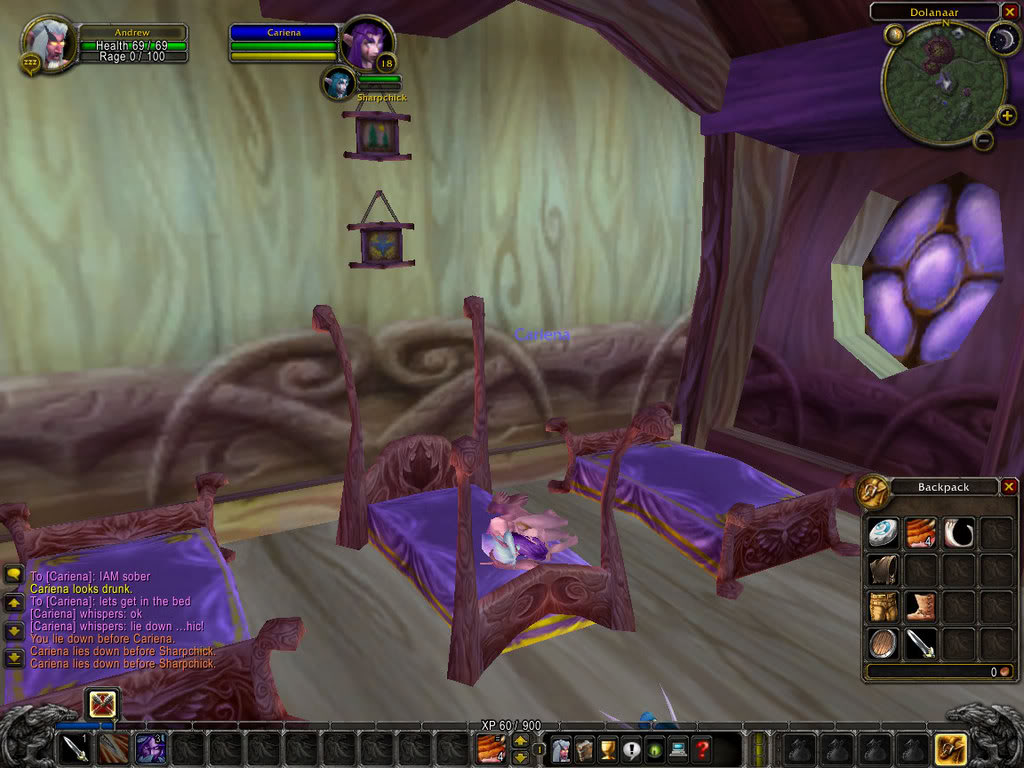Close the Backpack window
Image resolution: width=1024 pixels, height=768 pixels.
click(1009, 487)
